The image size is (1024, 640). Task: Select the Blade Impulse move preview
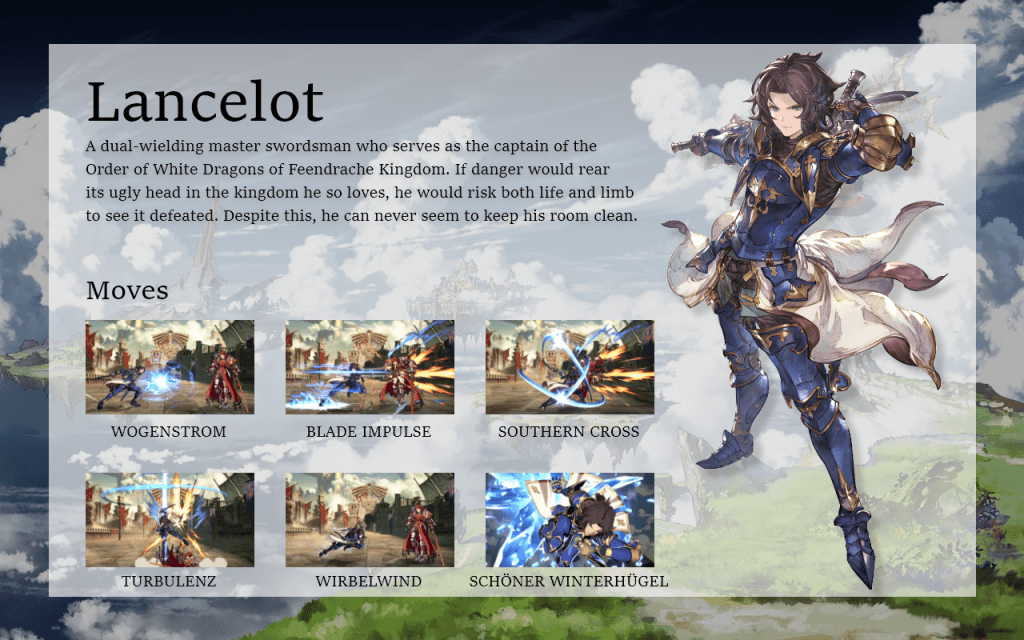coord(369,367)
